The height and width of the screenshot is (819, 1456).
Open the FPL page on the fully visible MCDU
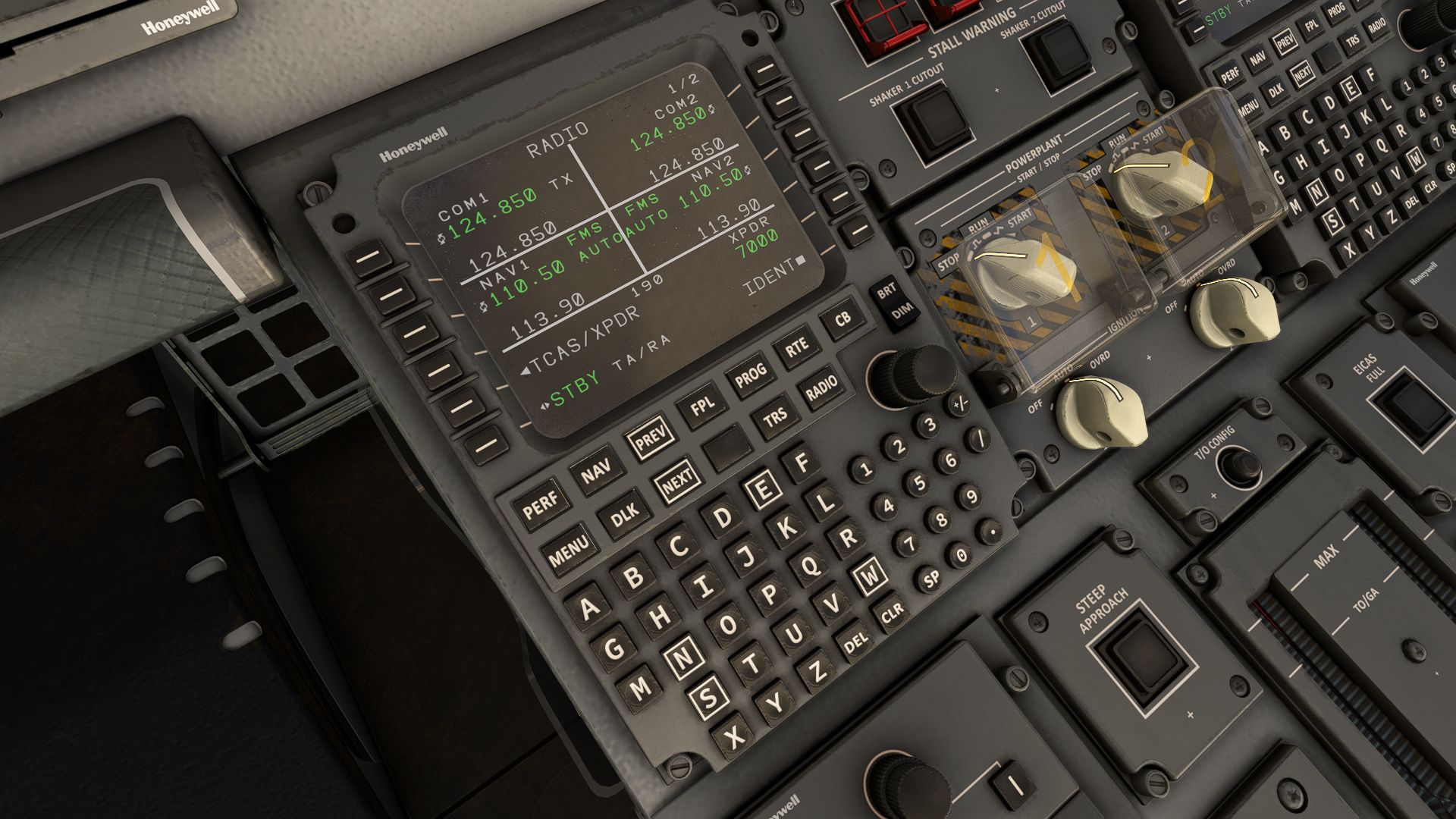702,408
